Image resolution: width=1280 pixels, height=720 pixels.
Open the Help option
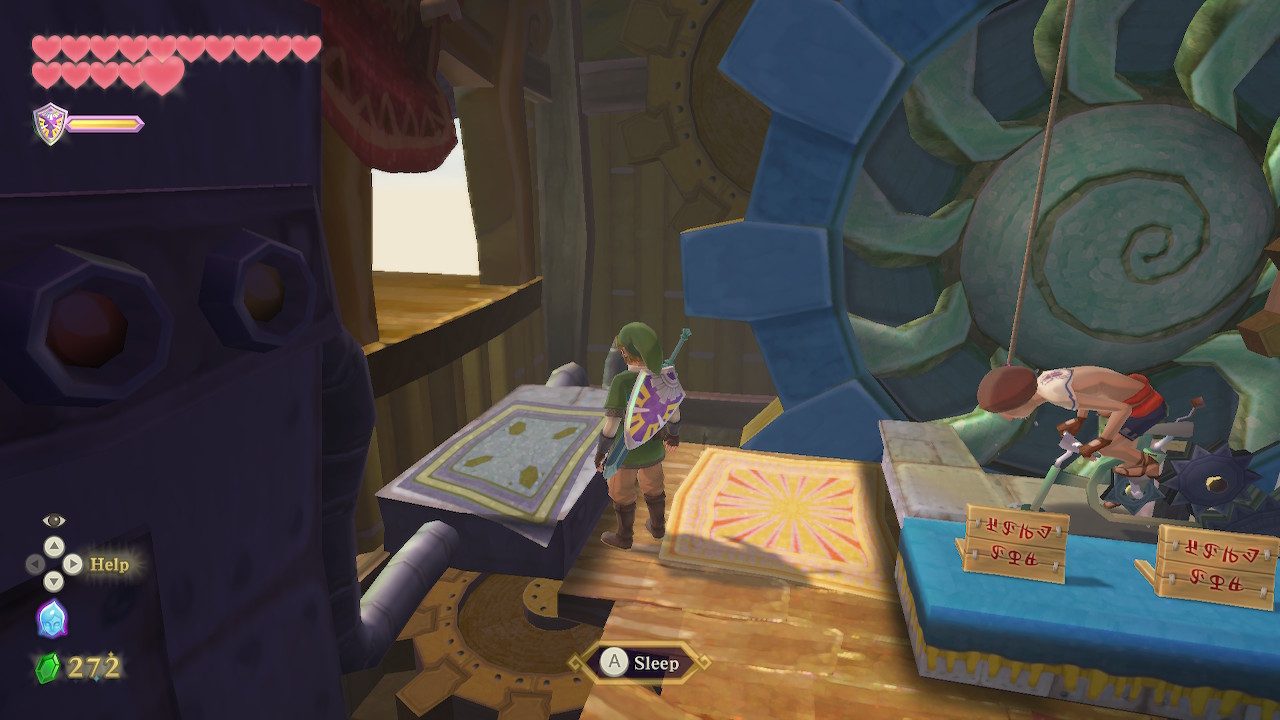[x=109, y=564]
